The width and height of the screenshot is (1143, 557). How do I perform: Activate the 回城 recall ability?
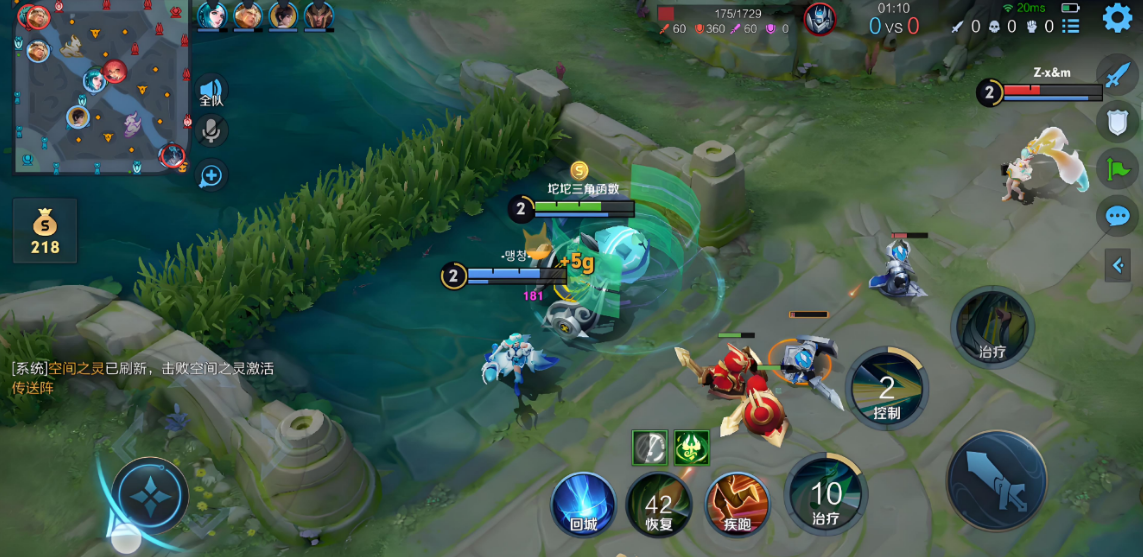(x=583, y=504)
